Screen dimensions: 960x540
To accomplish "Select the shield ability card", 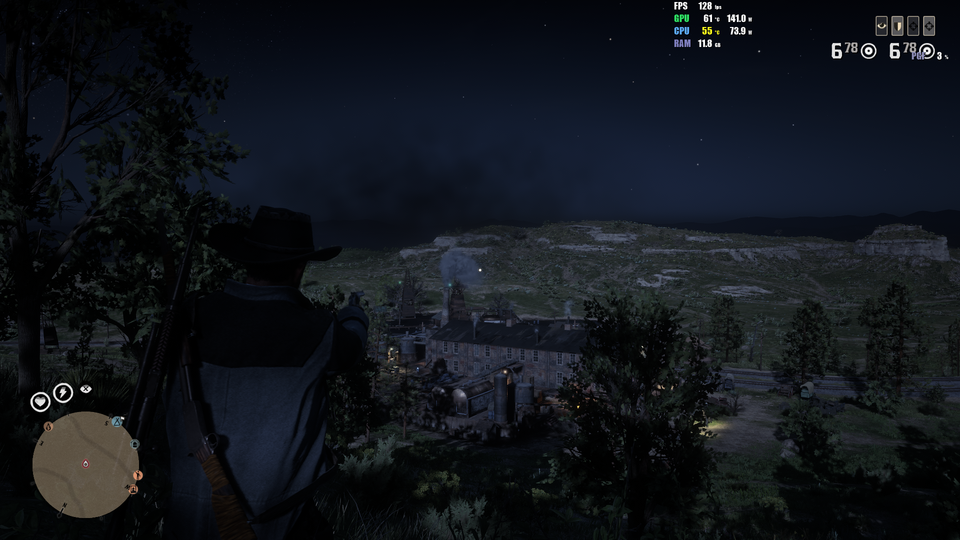I will click(x=897, y=26).
